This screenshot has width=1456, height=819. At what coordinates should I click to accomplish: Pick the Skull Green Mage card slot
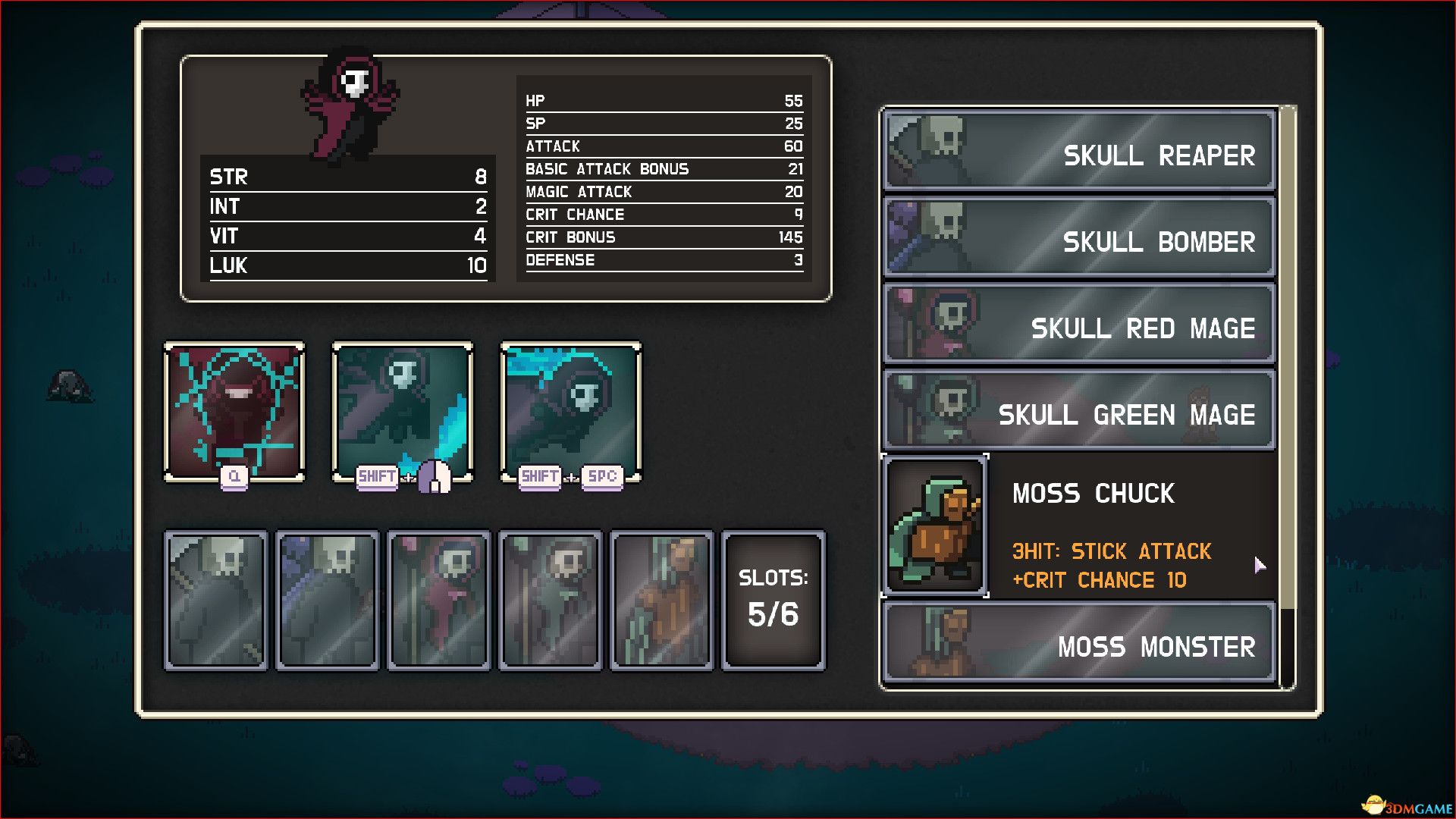point(551,601)
